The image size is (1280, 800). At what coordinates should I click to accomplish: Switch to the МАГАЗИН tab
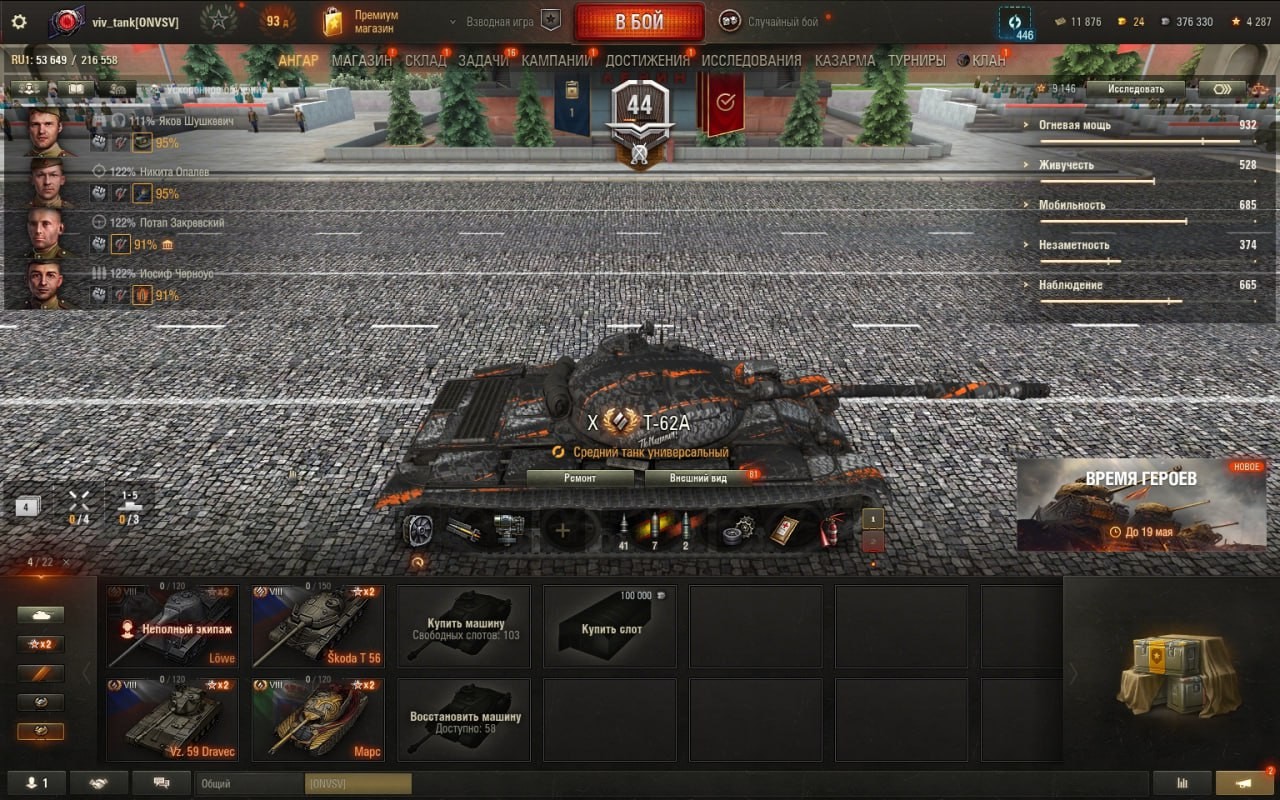362,60
